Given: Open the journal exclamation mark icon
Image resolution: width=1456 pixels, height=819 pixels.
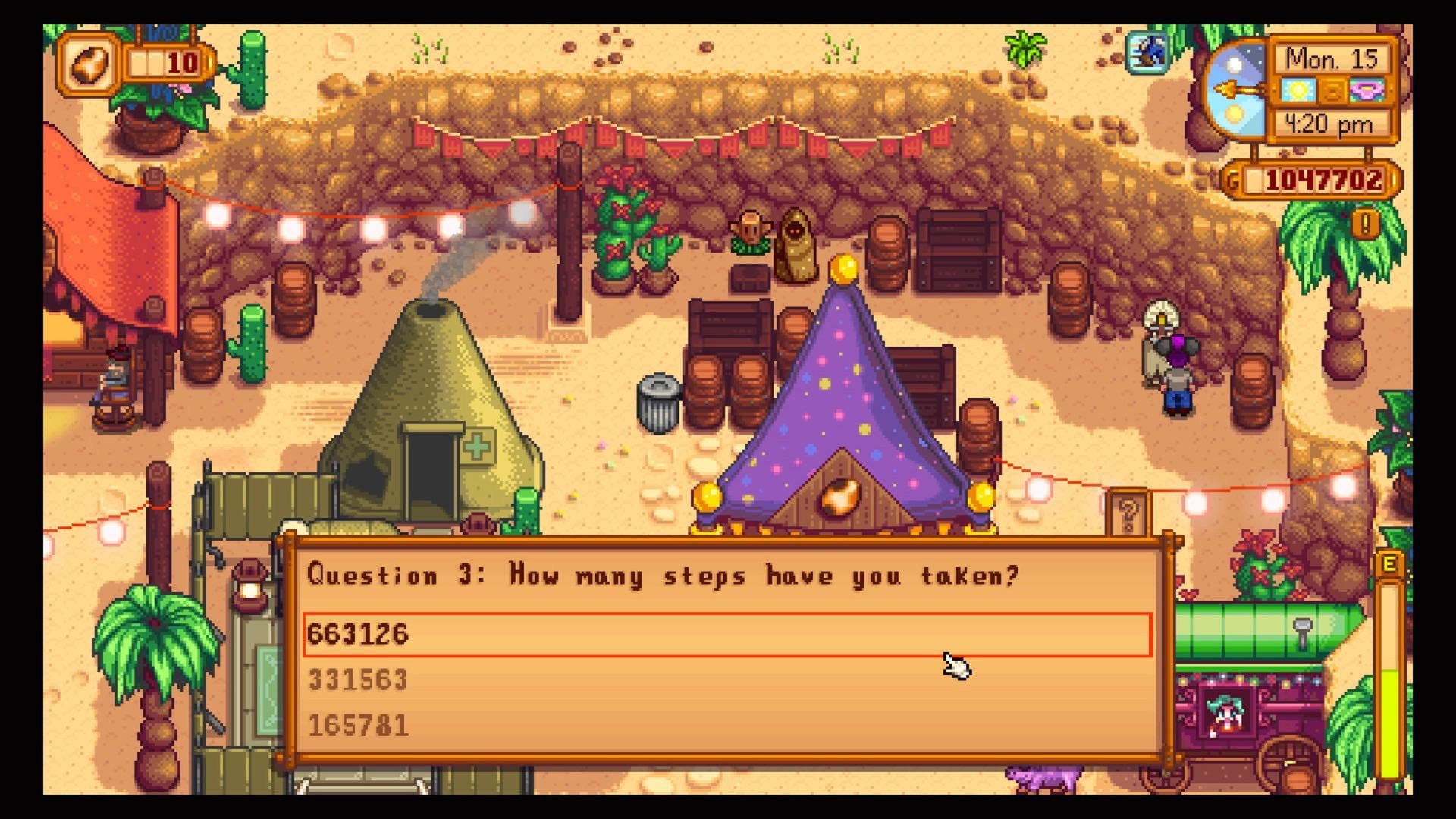Looking at the screenshot, I should [1366, 224].
